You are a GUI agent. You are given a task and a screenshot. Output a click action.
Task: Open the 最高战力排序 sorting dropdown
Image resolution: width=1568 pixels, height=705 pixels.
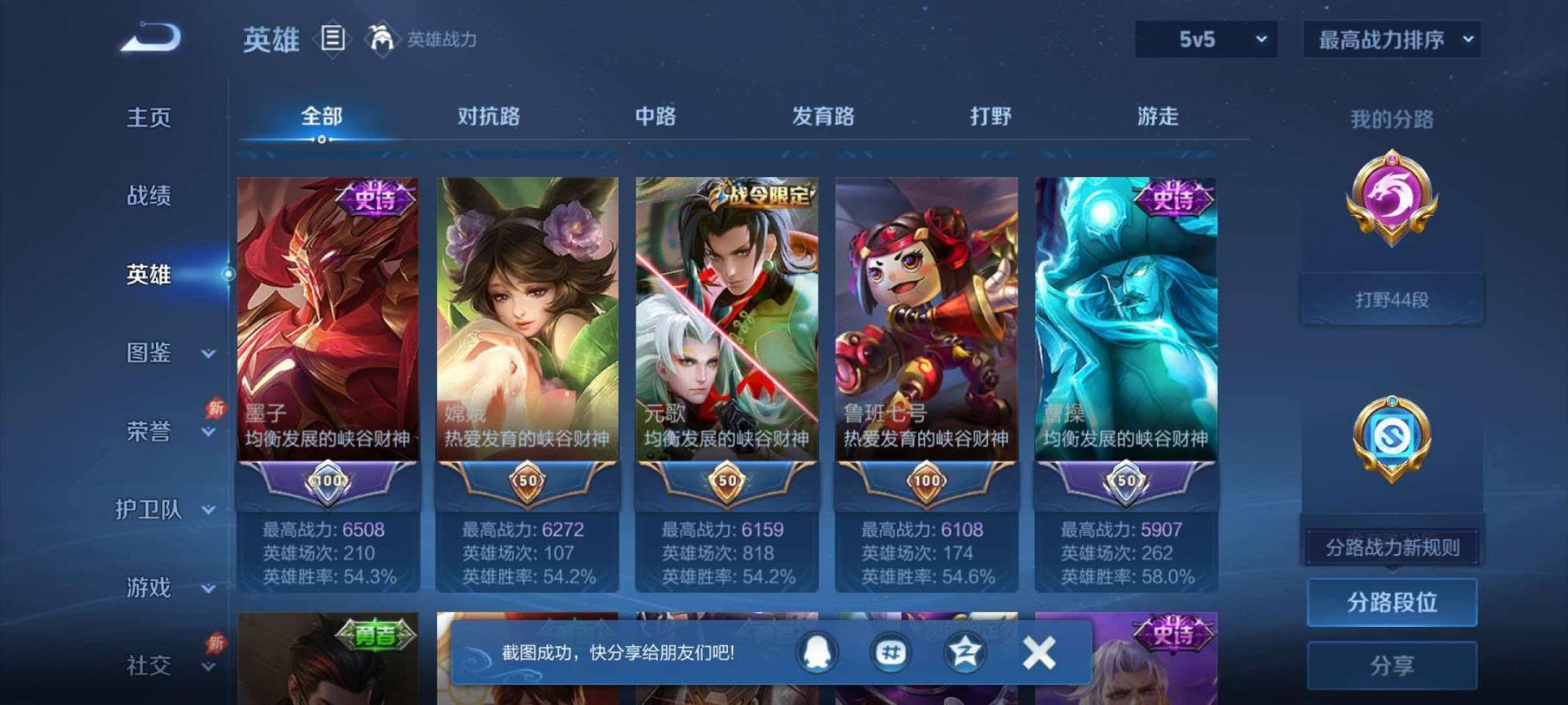coord(1391,39)
